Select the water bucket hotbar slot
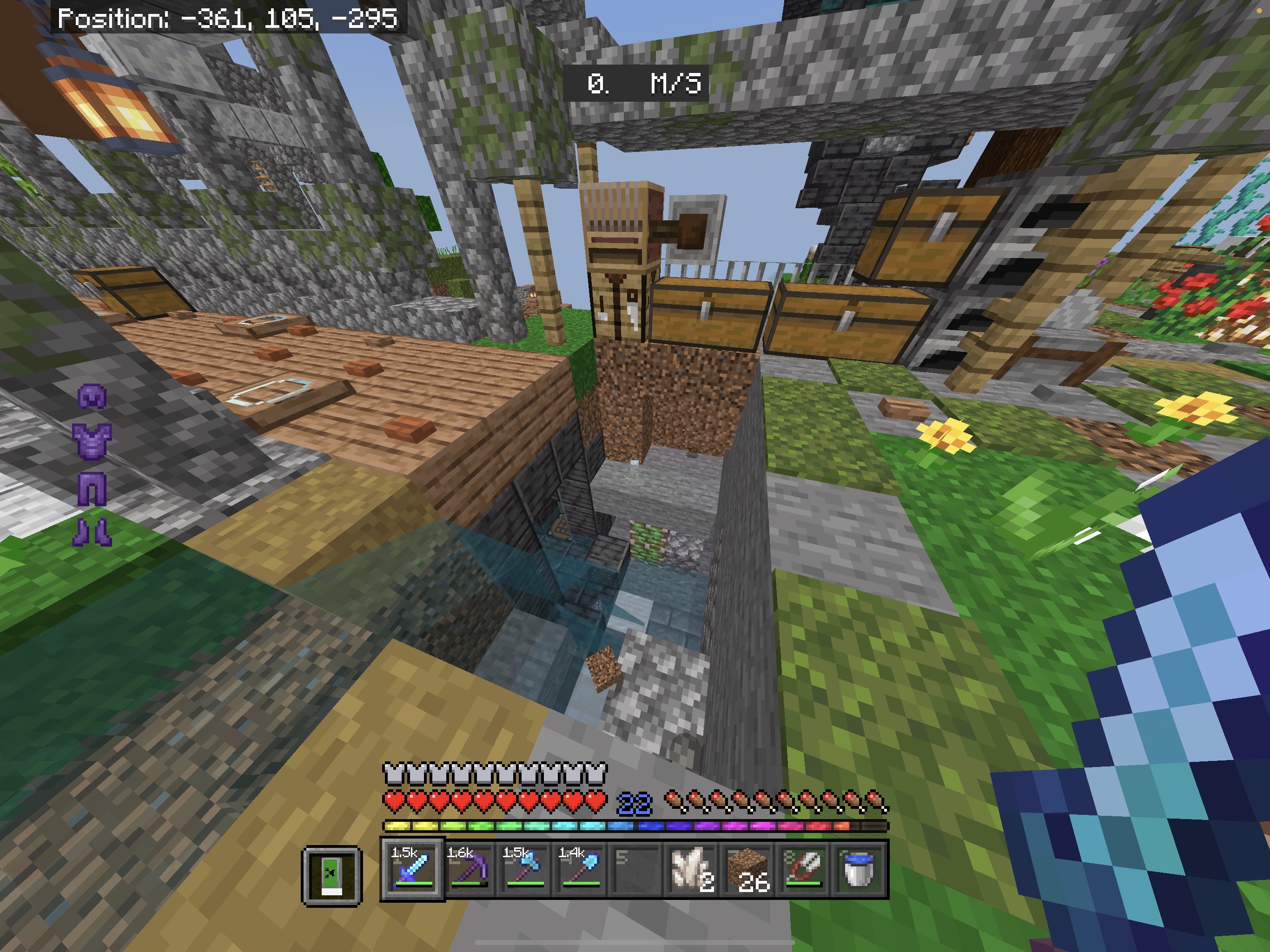 tap(859, 869)
